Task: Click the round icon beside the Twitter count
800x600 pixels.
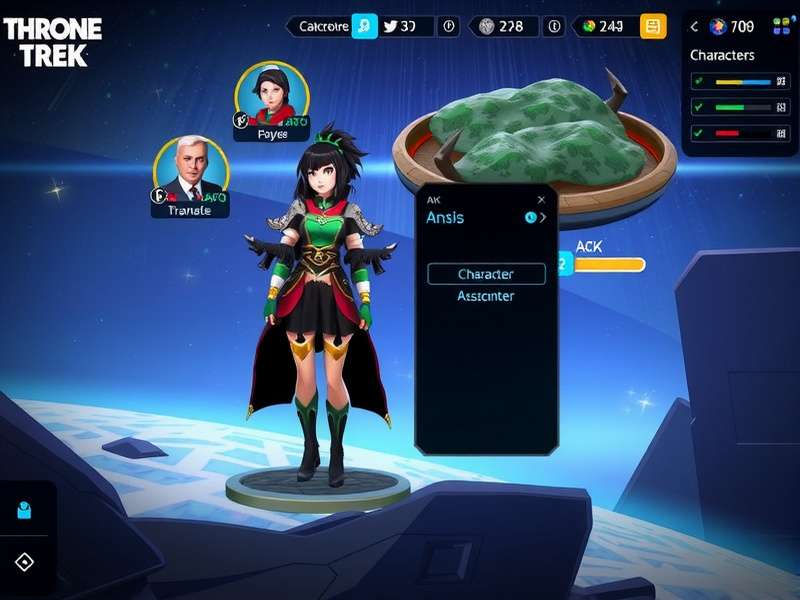Action: pos(449,27)
